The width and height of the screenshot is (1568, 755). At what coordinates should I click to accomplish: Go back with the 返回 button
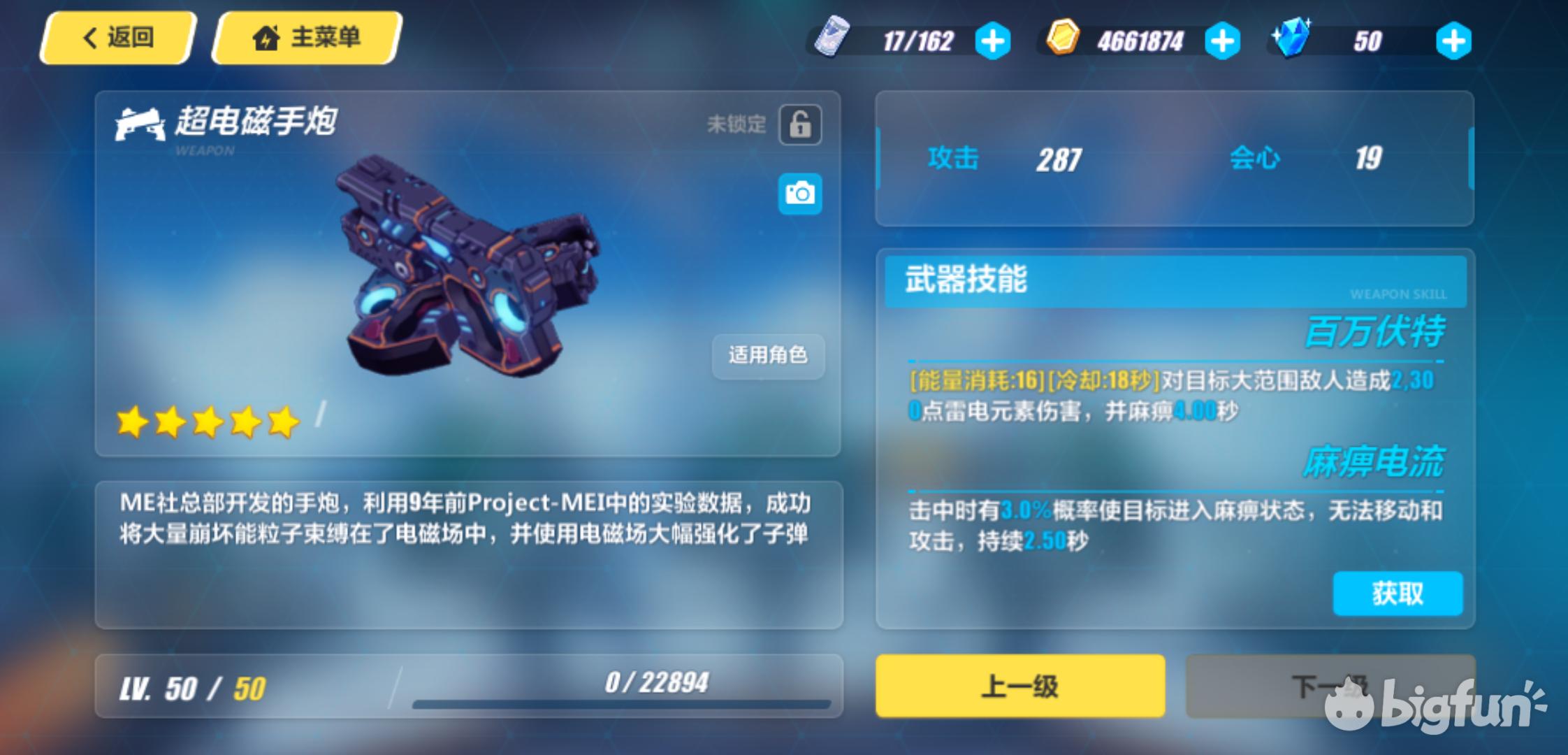117,38
